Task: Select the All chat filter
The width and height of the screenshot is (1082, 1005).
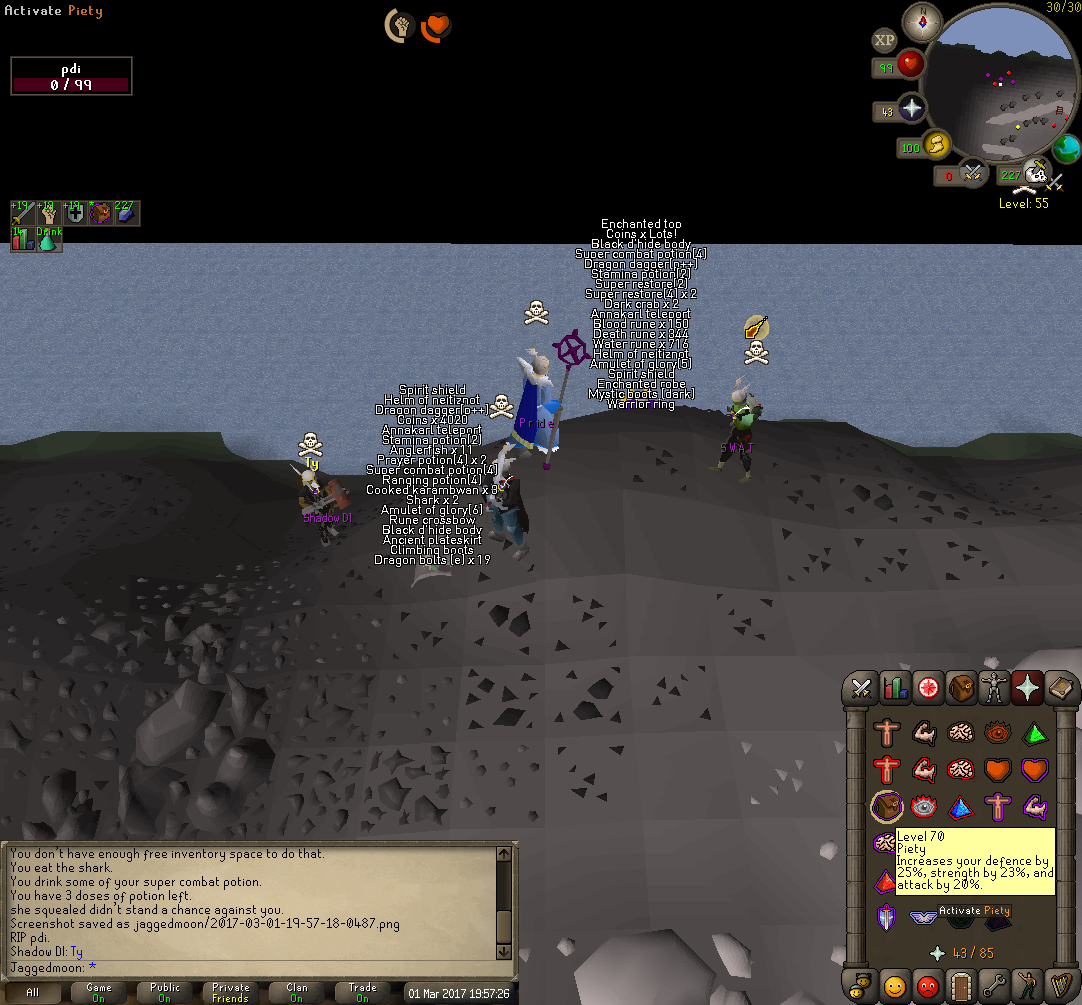Action: point(33,993)
